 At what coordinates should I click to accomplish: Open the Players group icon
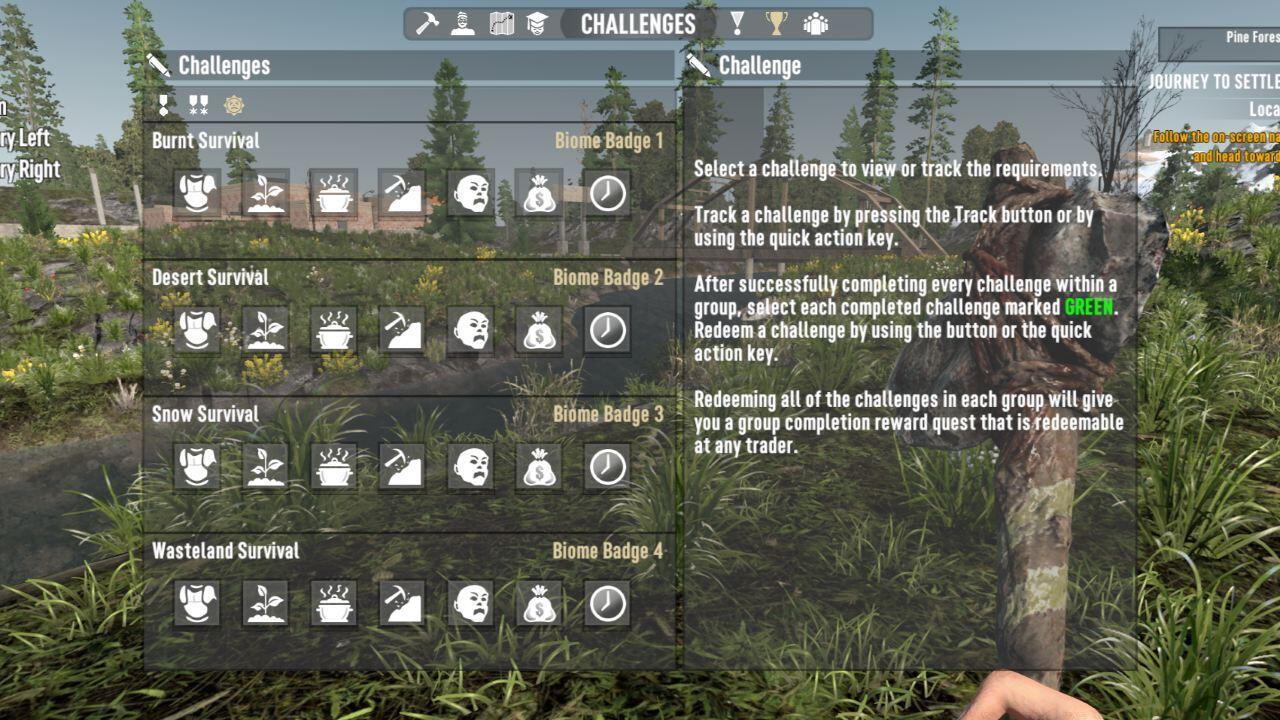tap(813, 25)
